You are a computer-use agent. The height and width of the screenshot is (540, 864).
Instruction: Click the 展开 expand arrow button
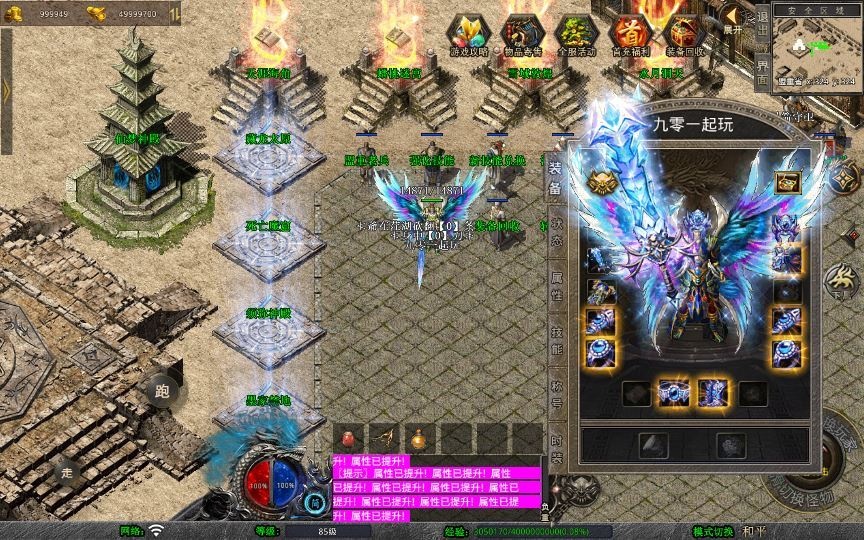click(x=733, y=19)
